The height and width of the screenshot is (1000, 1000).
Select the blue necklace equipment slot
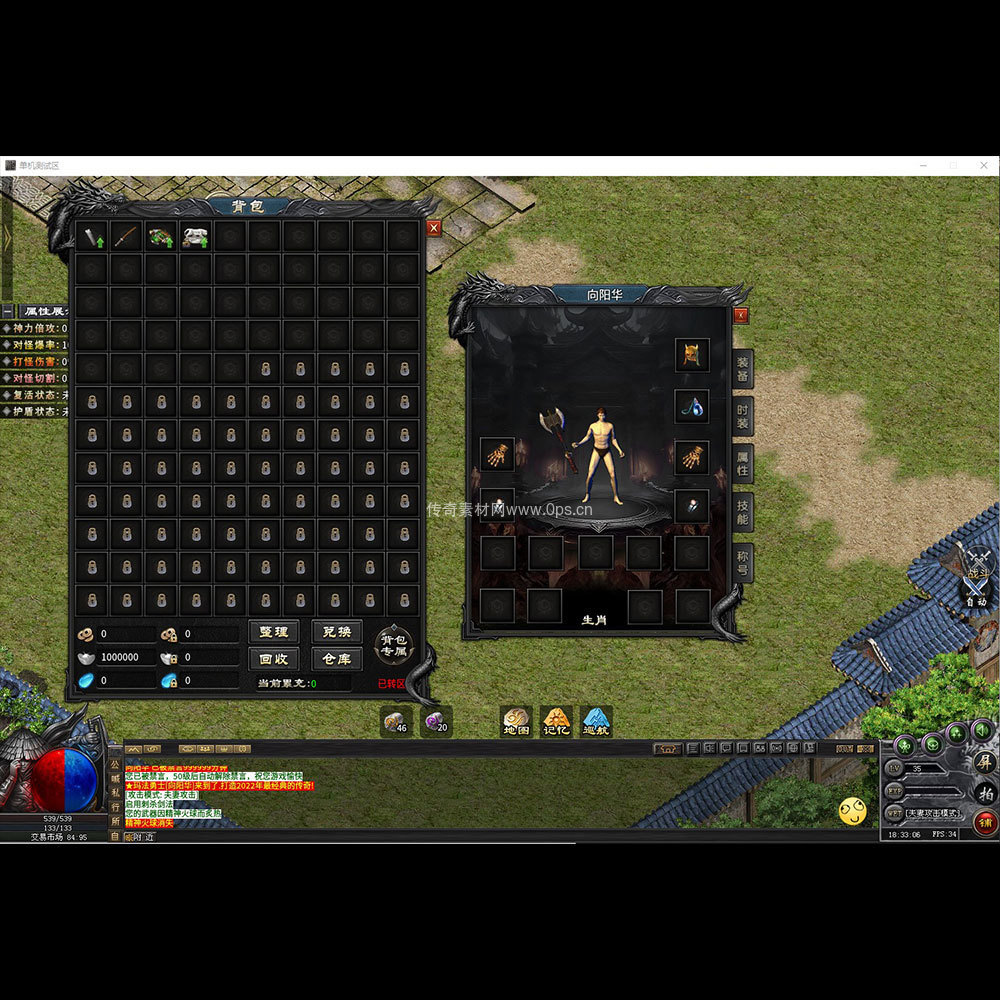[692, 406]
